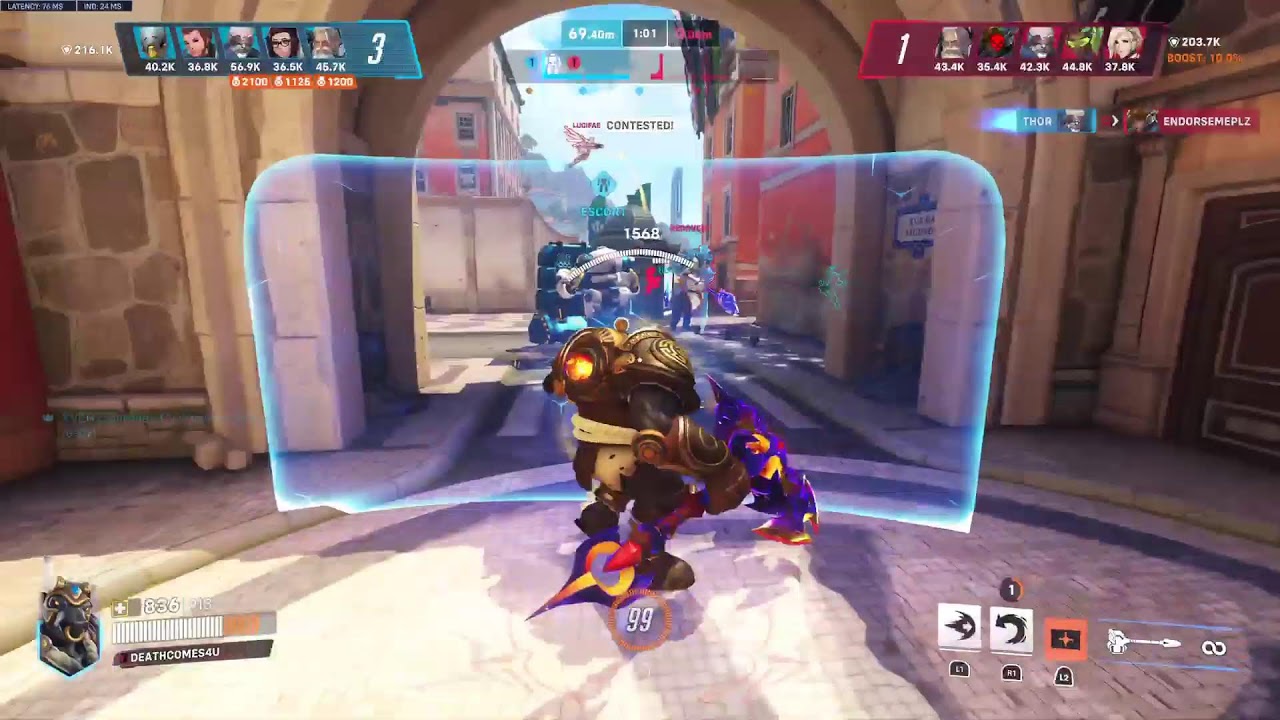Use the Fire Strike ability icon

1011,629
